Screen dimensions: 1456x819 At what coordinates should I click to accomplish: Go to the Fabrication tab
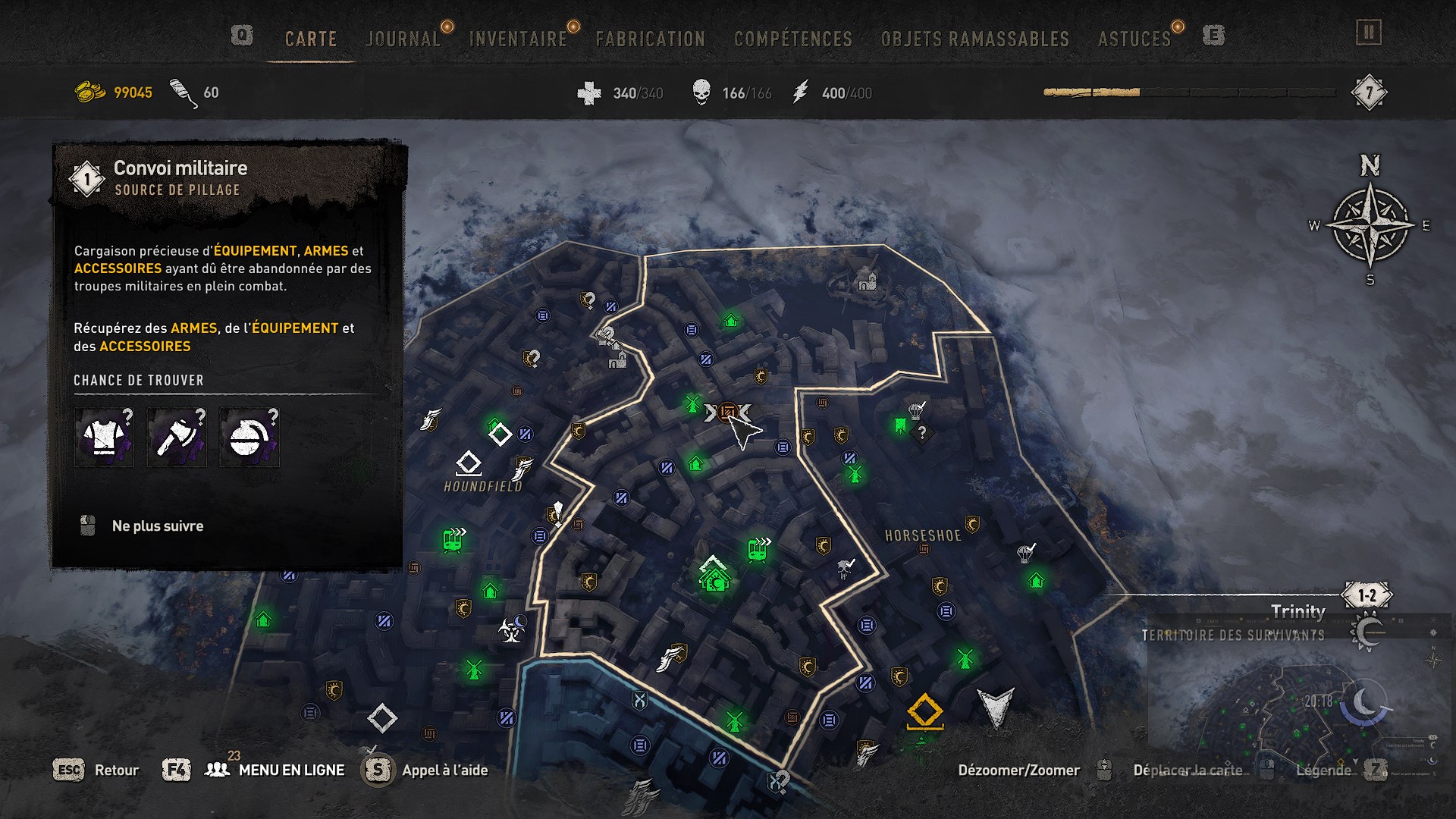[x=650, y=39]
